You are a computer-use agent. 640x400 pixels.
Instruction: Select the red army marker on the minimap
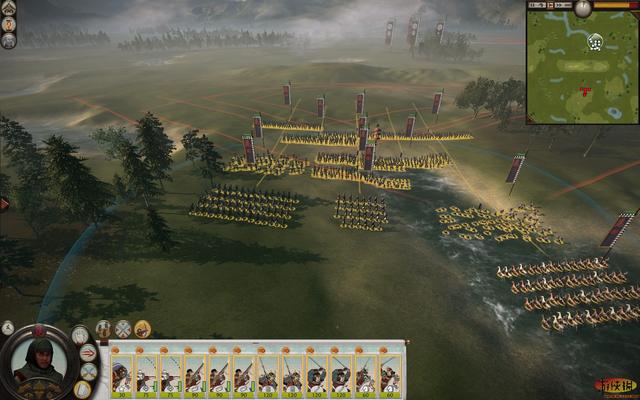[585, 92]
